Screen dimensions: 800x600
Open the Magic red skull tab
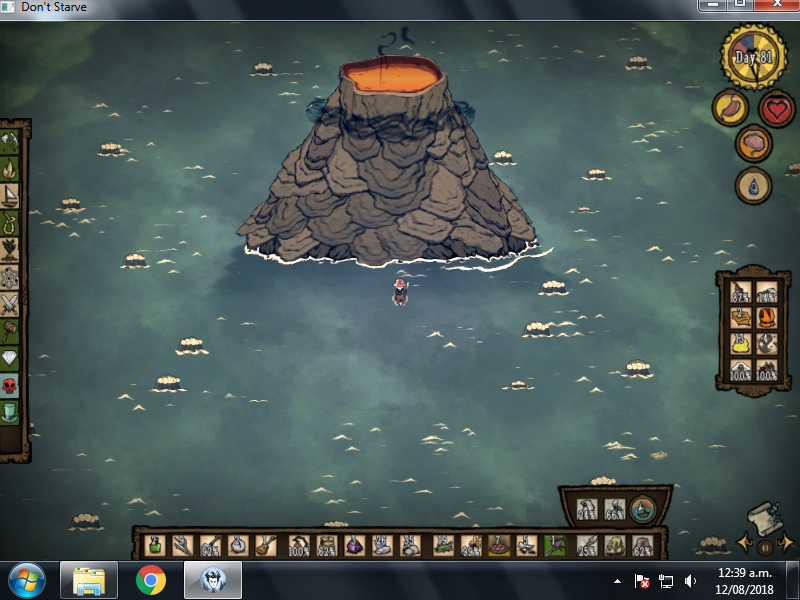coord(11,384)
